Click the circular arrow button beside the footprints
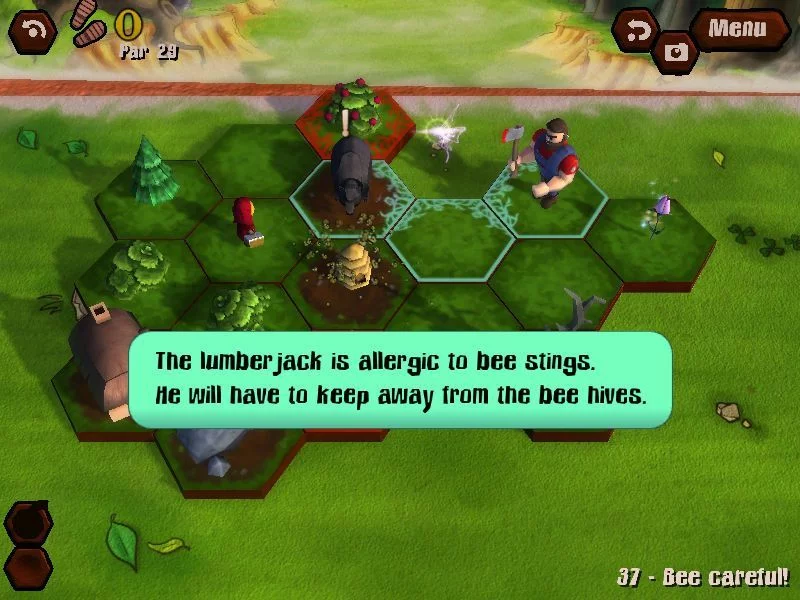Image resolution: width=800 pixels, height=600 pixels. point(33,31)
